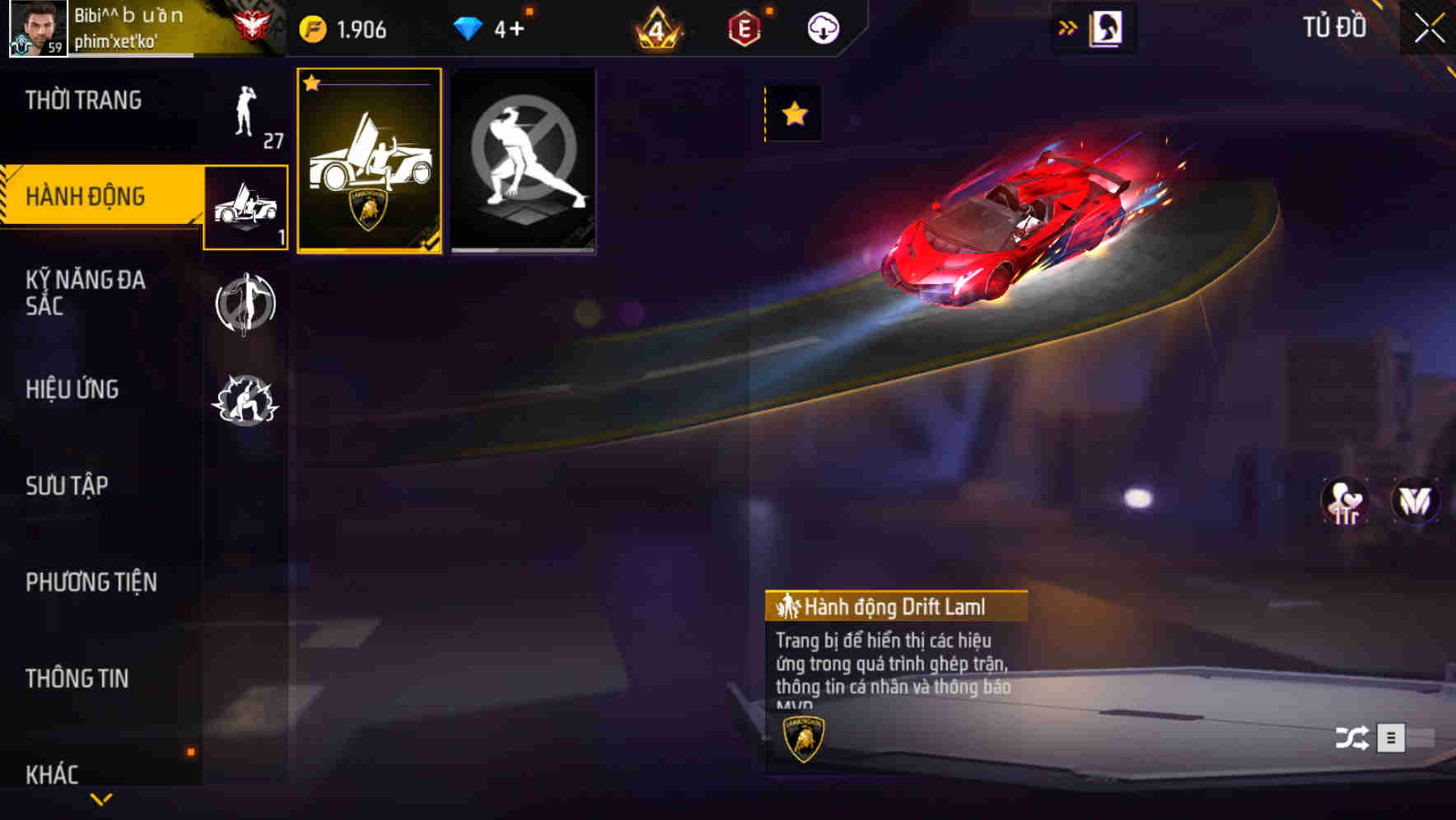This screenshot has height=820, width=1456.
Task: Select the empty slot to unequip emote
Action: (x=524, y=159)
